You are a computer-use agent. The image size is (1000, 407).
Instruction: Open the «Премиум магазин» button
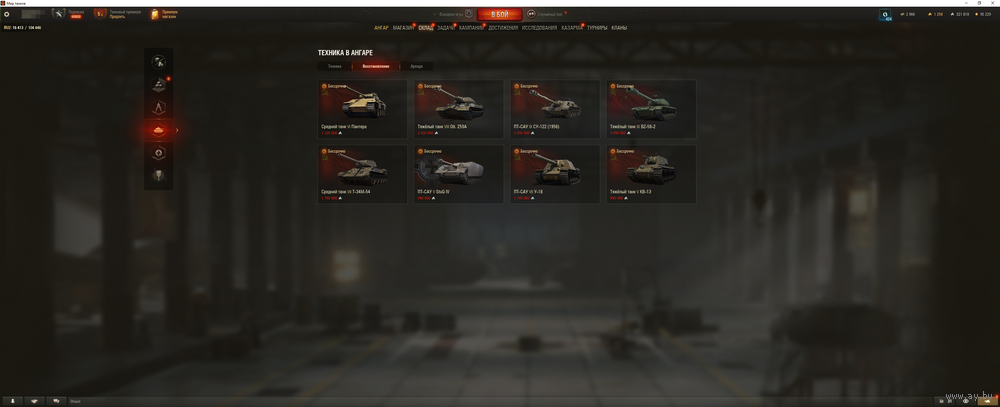click(162, 14)
